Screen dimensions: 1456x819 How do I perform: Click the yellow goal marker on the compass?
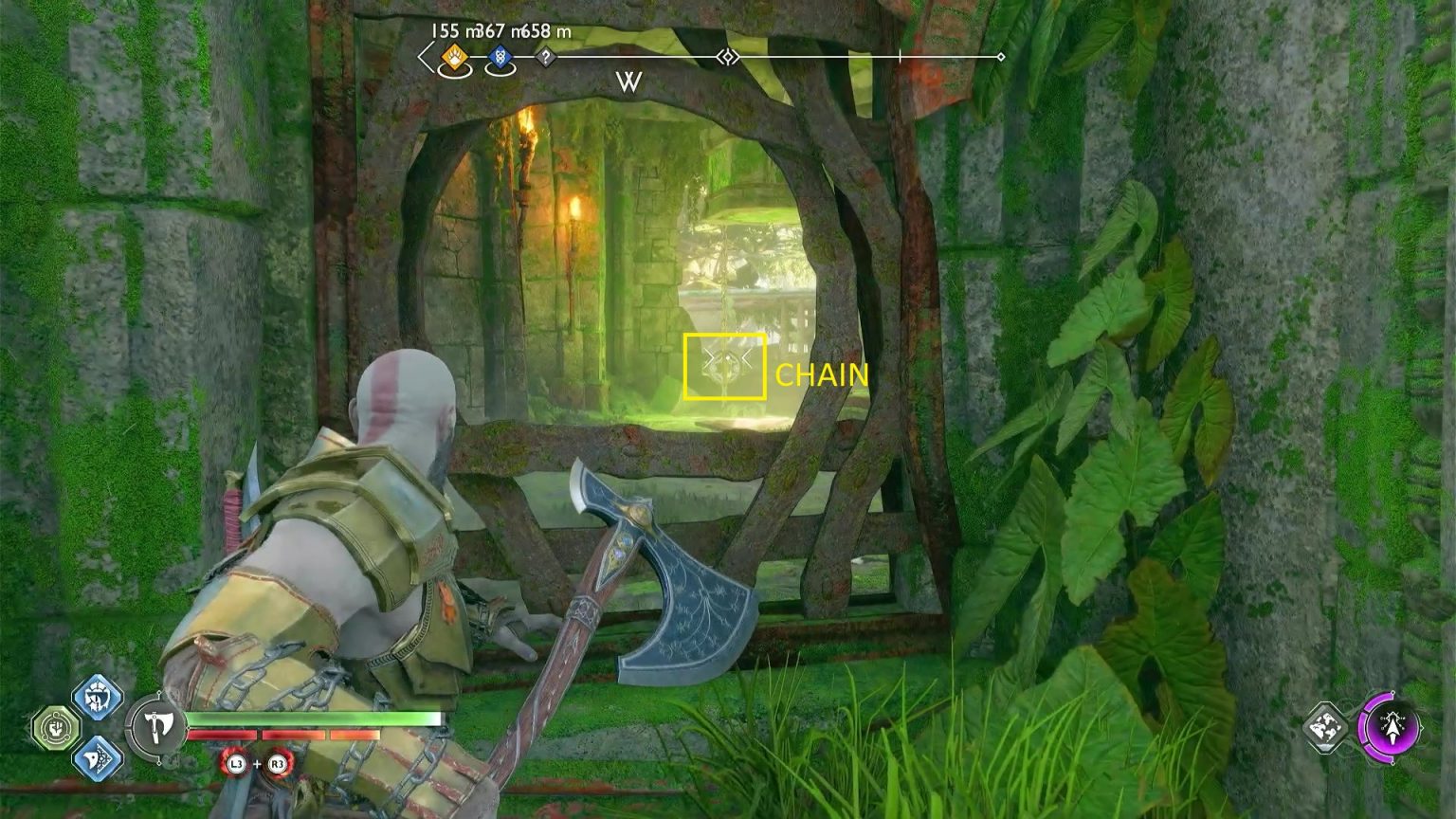(454, 58)
